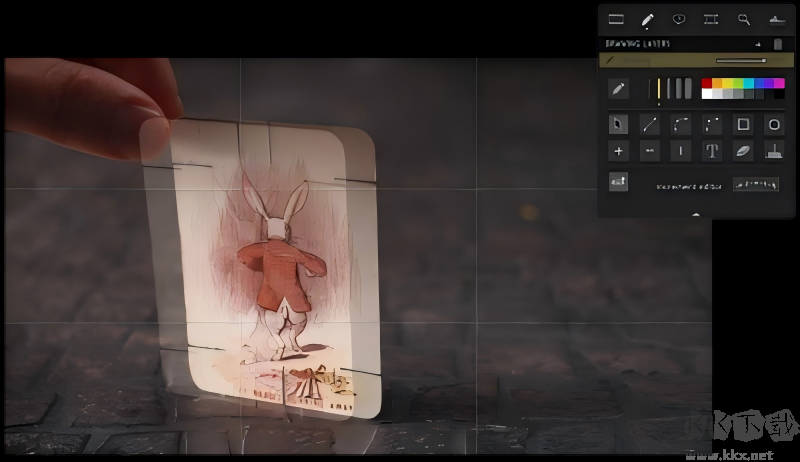Pick the plus cross tool

click(x=619, y=151)
